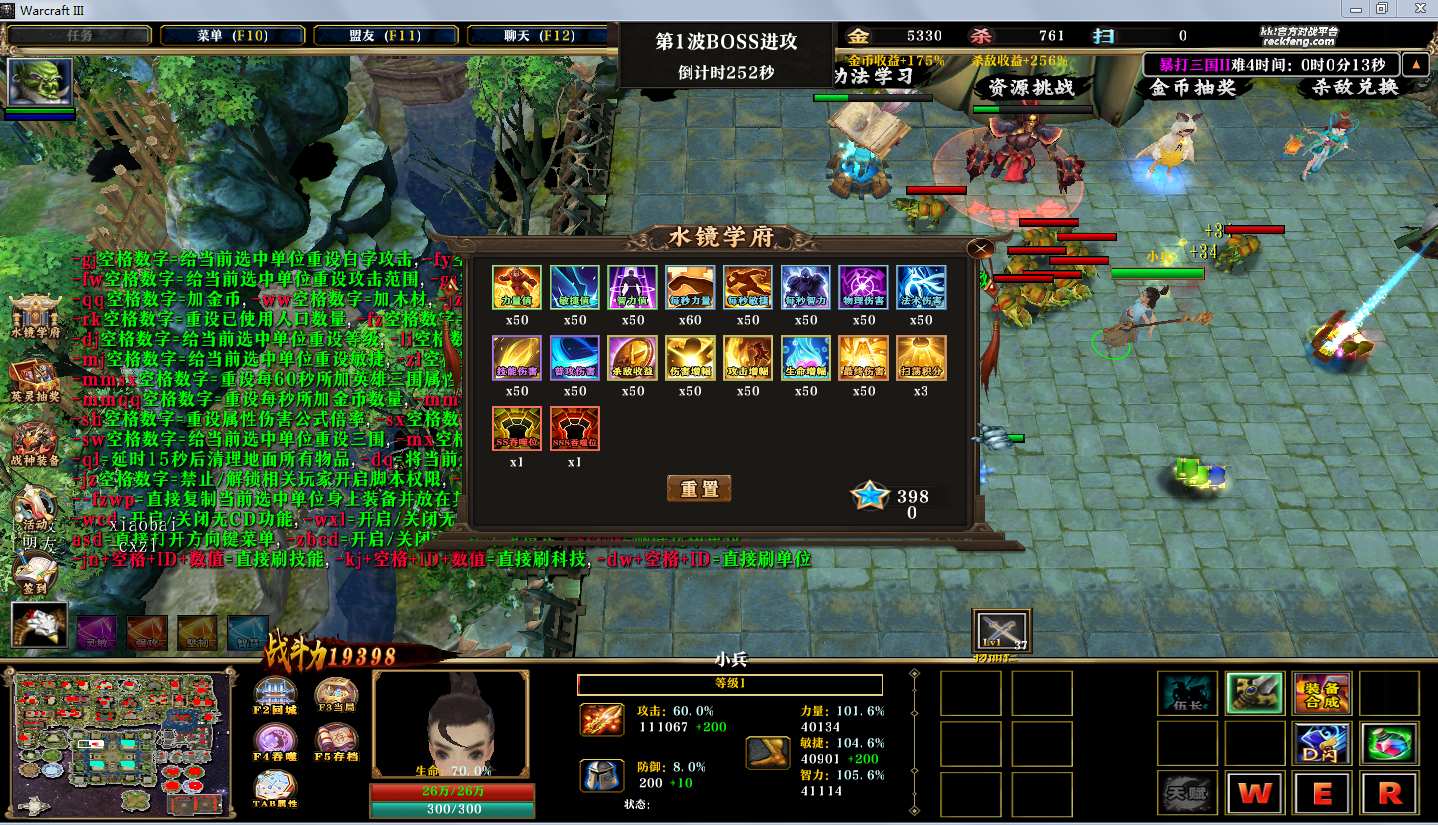Open the 任务 quests button
Screen dimensions: 1438x825
[79, 36]
